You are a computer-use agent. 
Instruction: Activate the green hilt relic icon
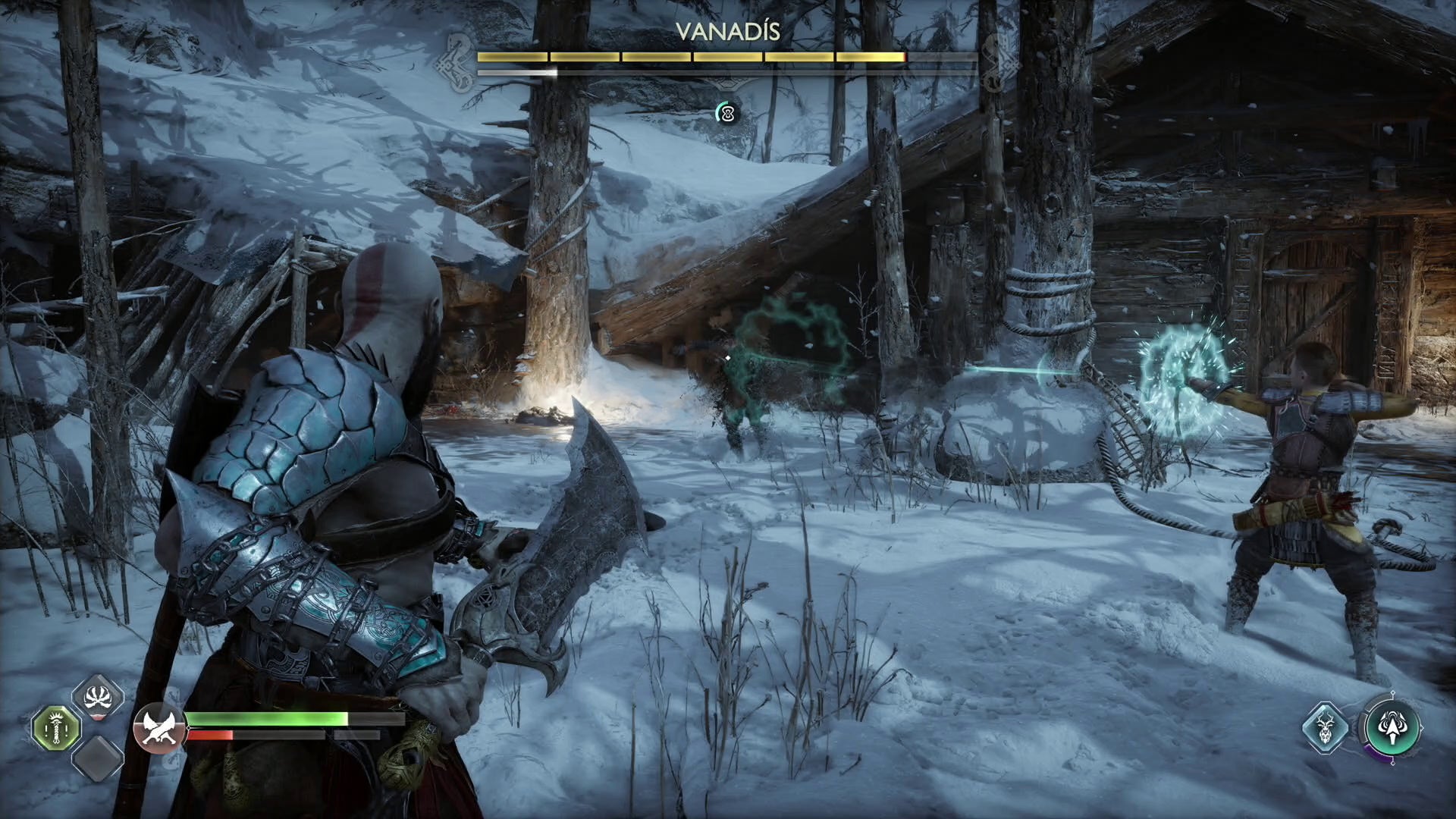coord(56,728)
